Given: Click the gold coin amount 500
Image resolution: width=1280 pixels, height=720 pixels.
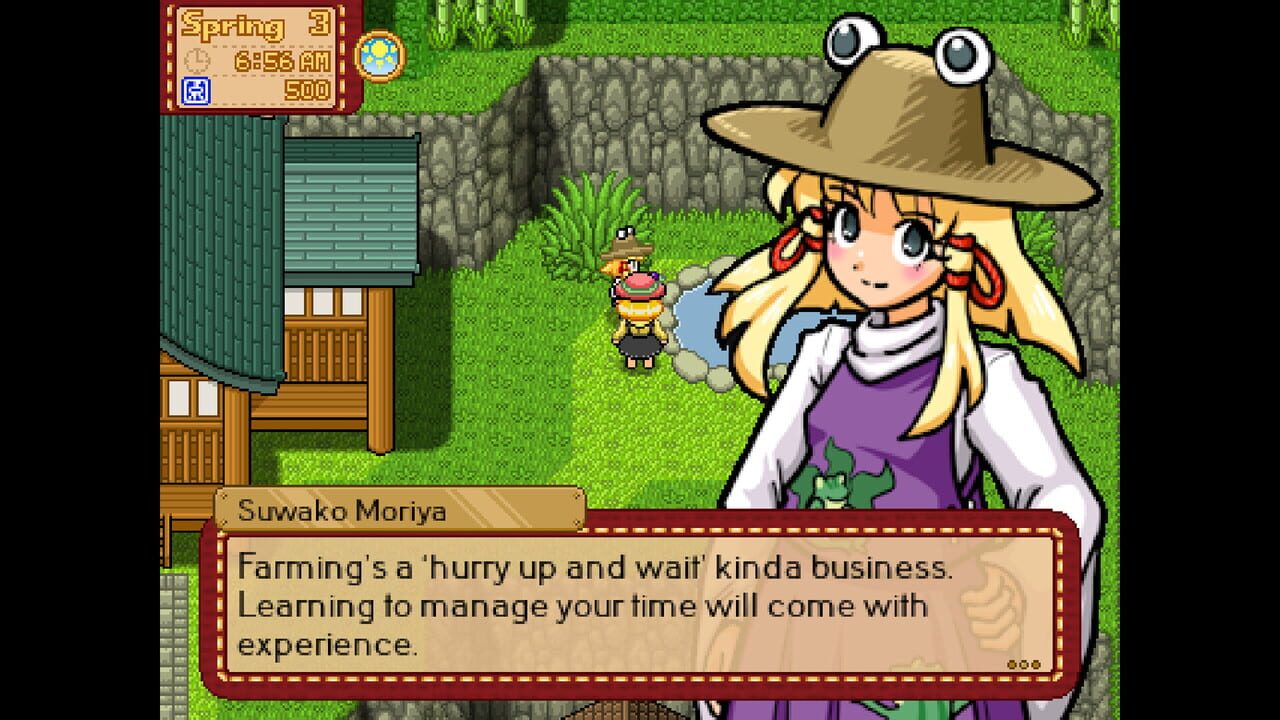Looking at the screenshot, I should coord(306,90).
